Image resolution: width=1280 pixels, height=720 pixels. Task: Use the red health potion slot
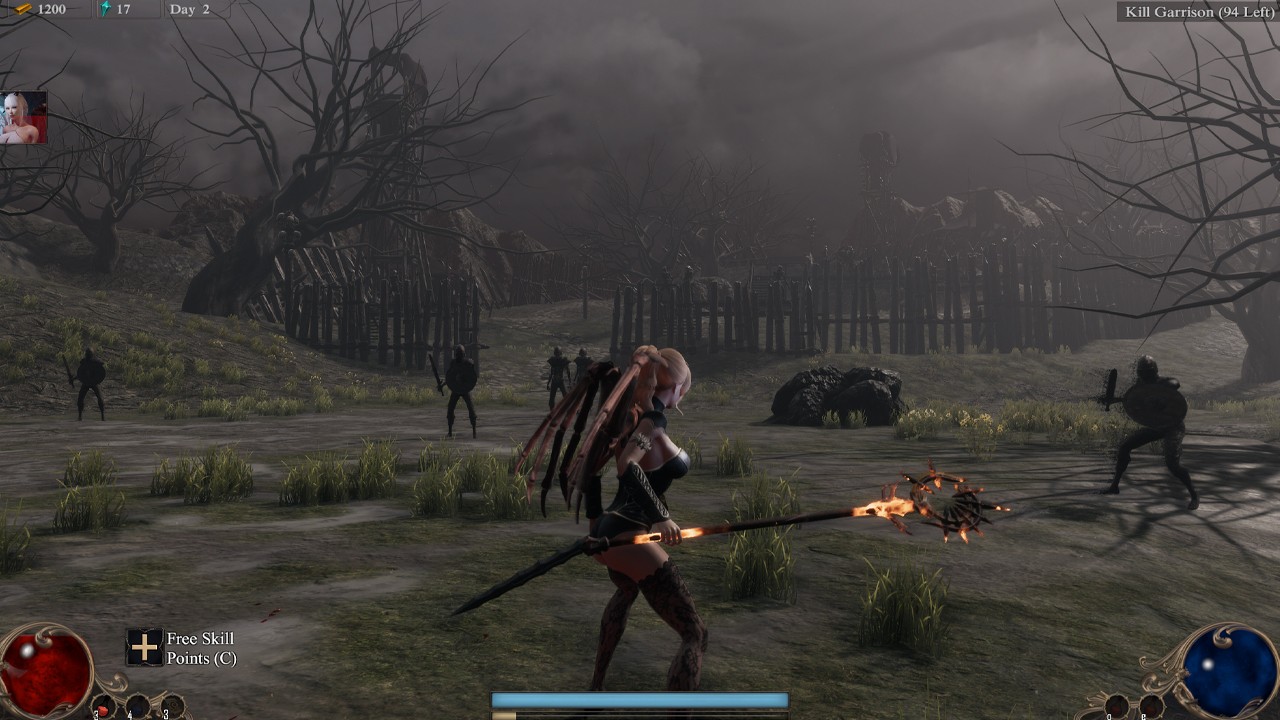[104, 706]
